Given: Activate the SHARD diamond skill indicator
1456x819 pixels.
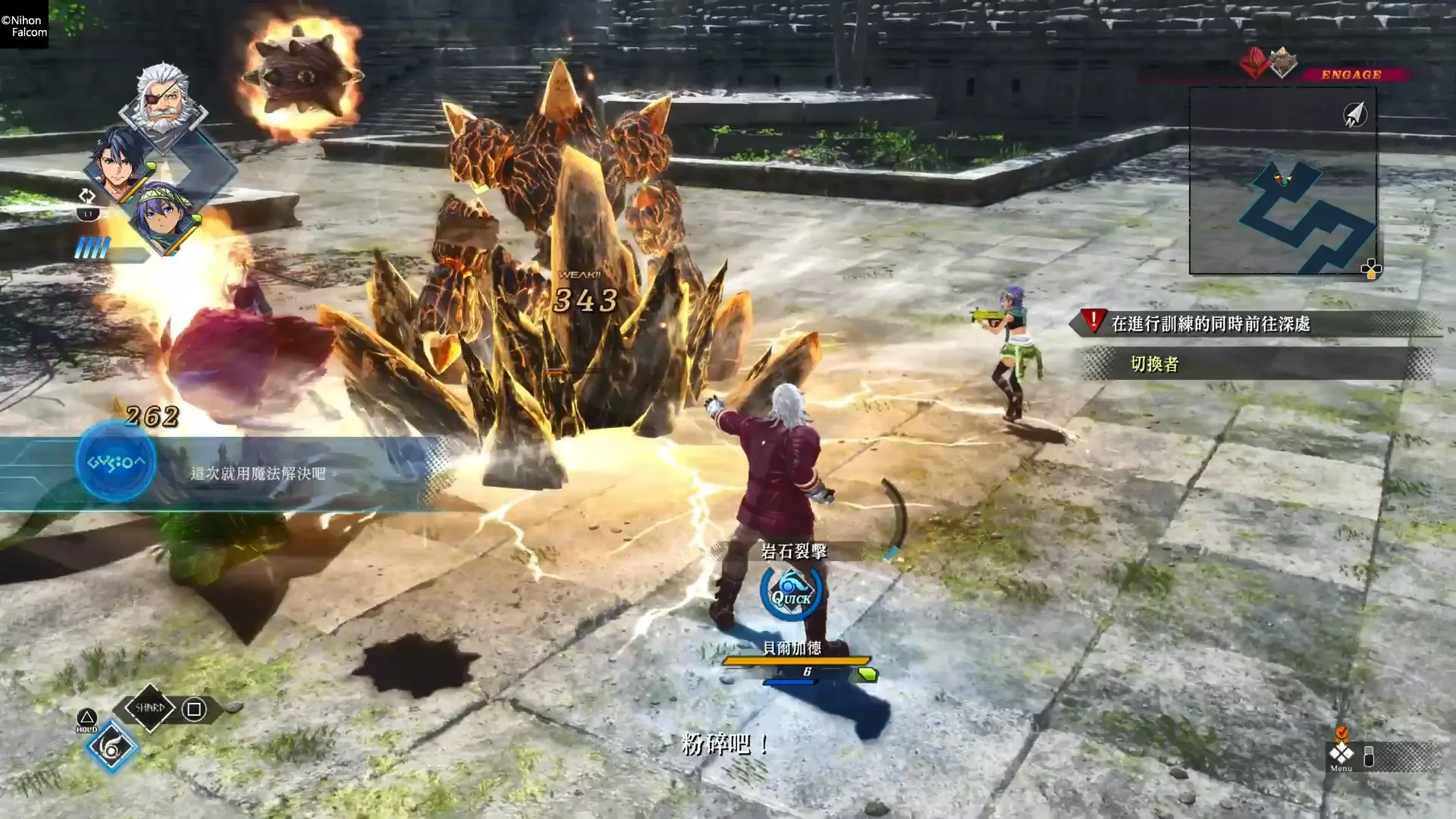Looking at the screenshot, I should point(149,708).
